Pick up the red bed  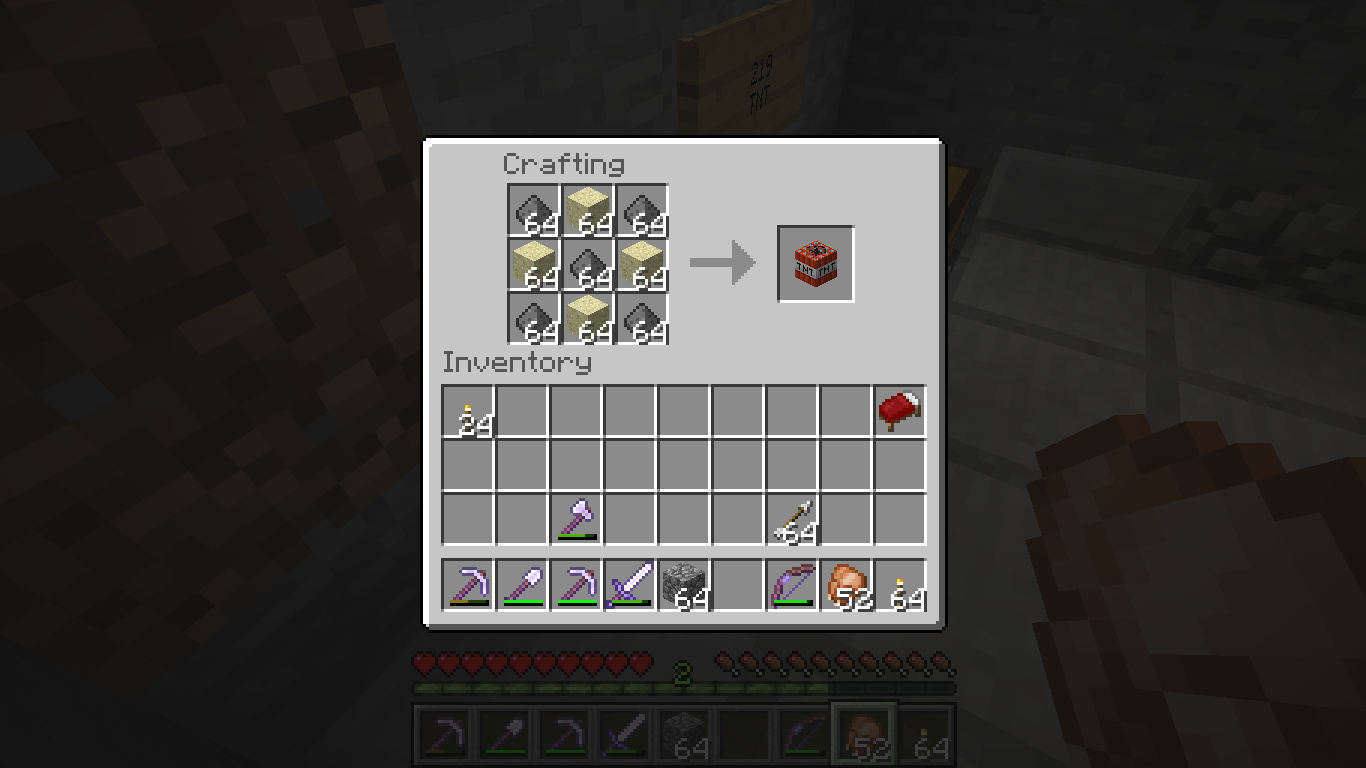tap(900, 412)
